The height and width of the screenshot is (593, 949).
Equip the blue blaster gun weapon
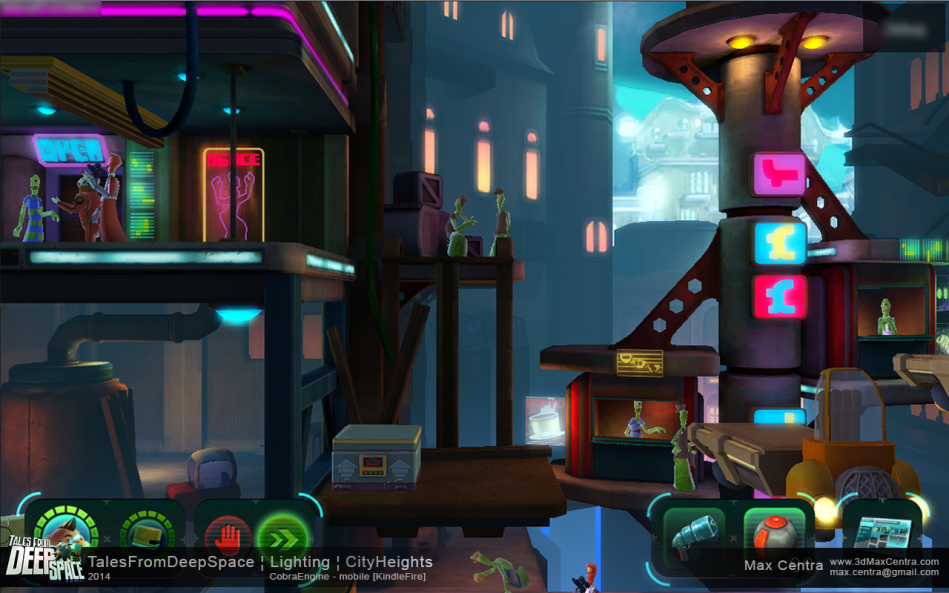pos(693,536)
